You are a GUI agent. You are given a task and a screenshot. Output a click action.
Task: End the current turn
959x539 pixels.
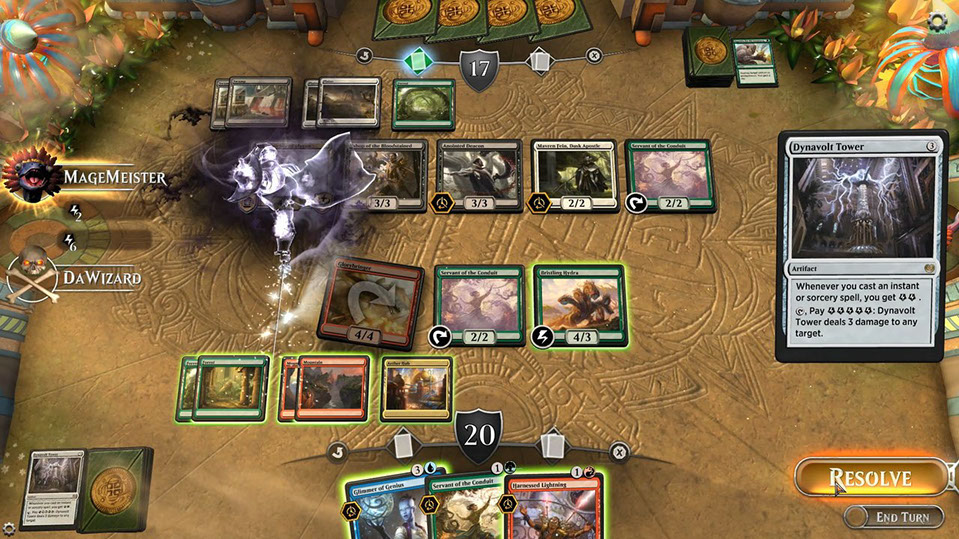893,517
